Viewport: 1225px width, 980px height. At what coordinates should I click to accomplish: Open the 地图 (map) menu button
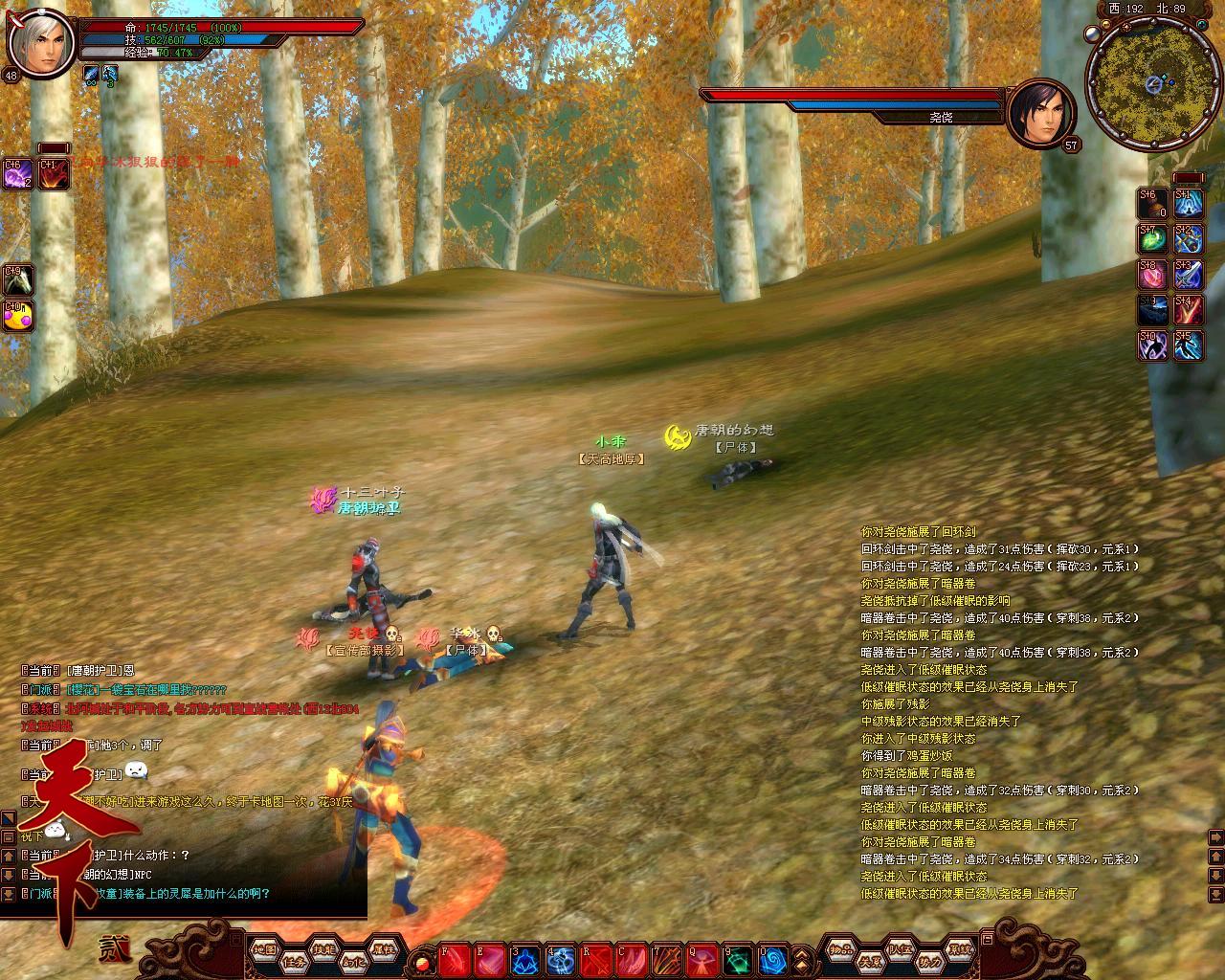pyautogui.click(x=265, y=949)
